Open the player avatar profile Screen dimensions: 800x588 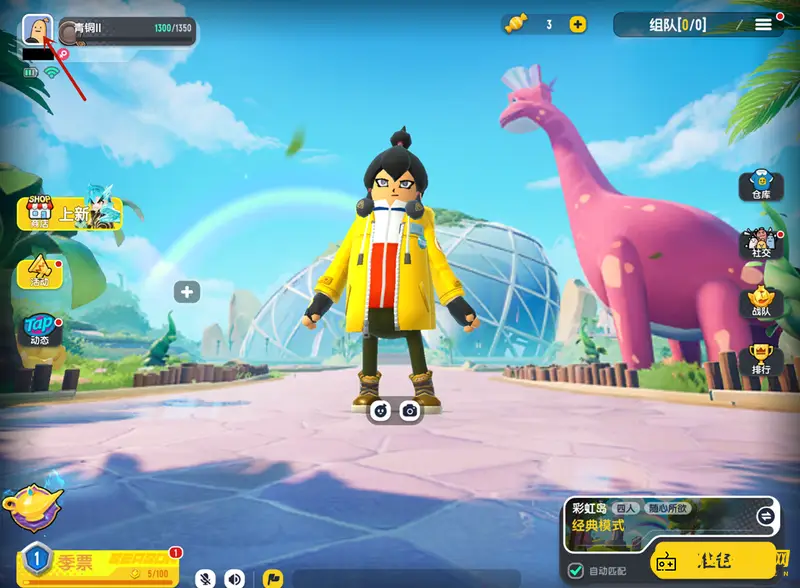(x=37, y=30)
